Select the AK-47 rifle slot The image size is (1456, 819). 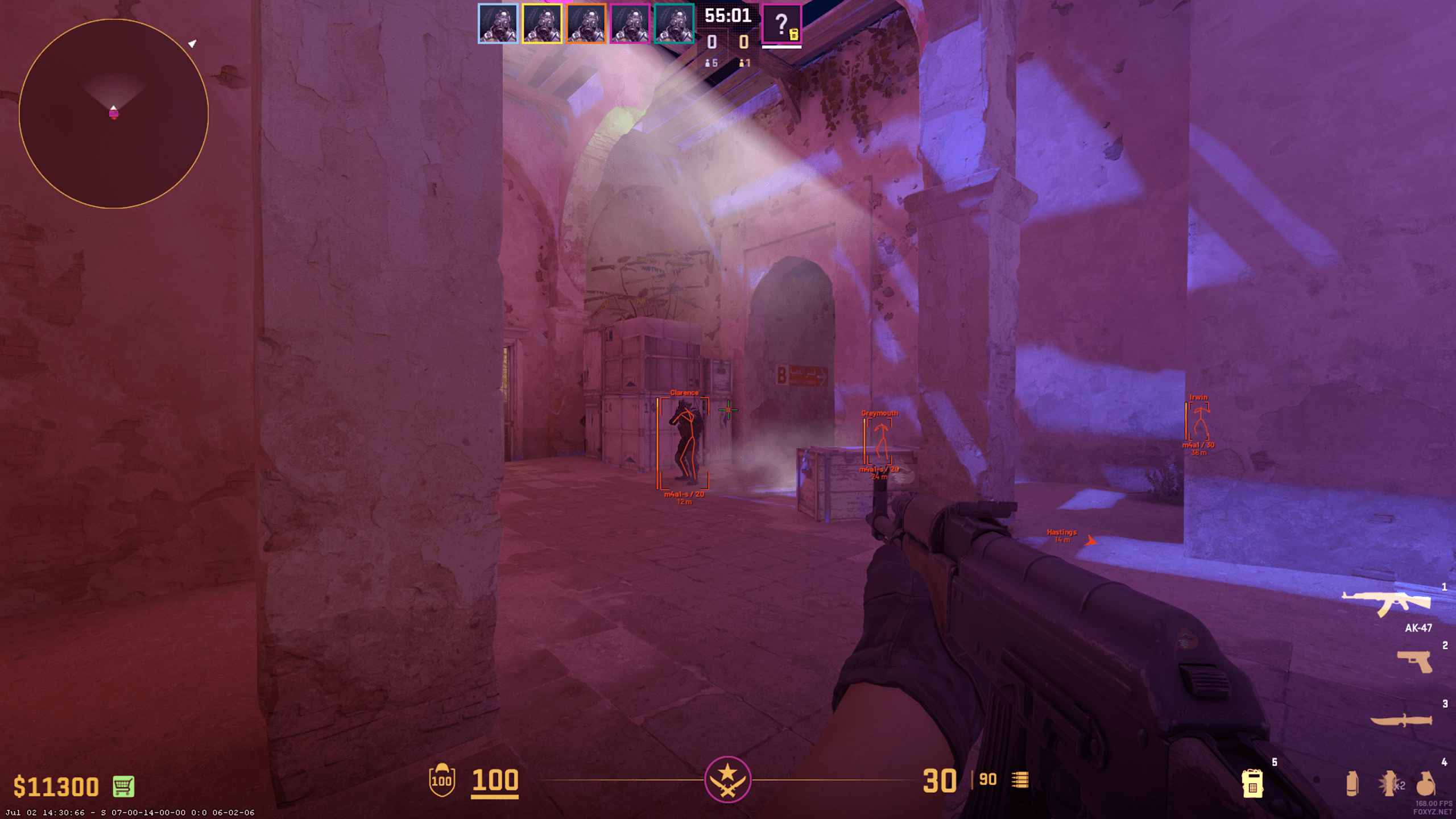coord(1387,603)
